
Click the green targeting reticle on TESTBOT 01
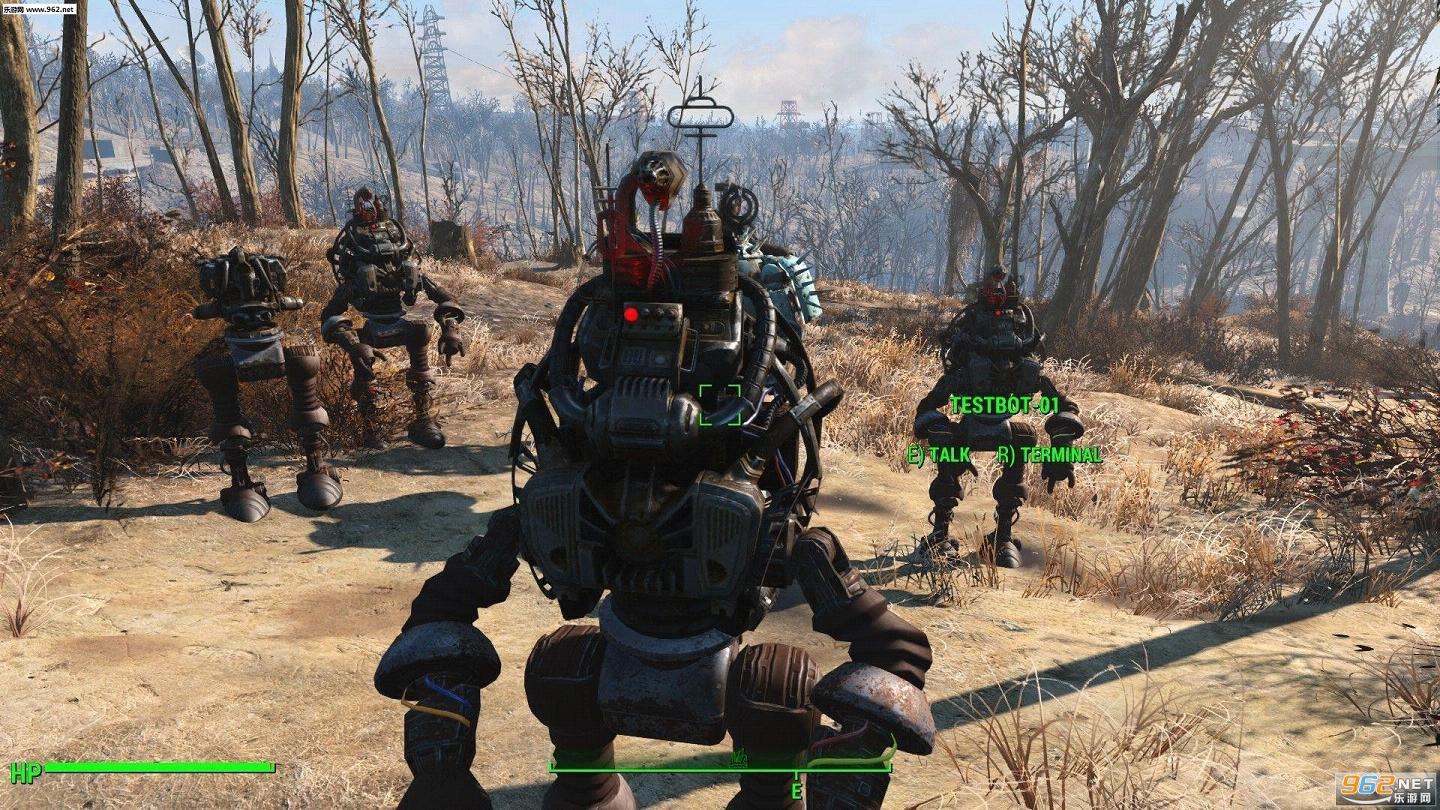pyautogui.click(x=722, y=404)
